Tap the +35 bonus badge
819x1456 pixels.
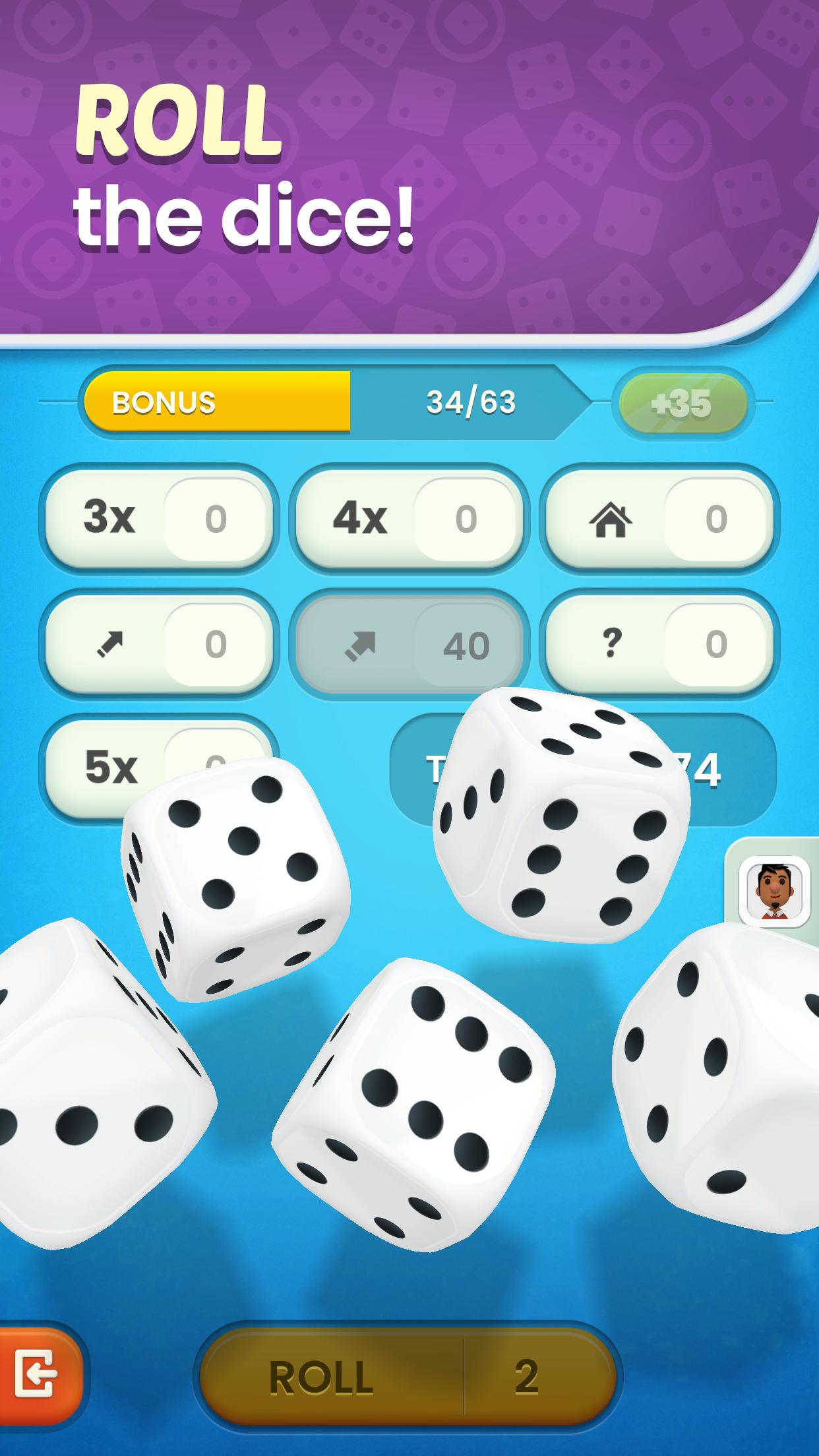(682, 403)
